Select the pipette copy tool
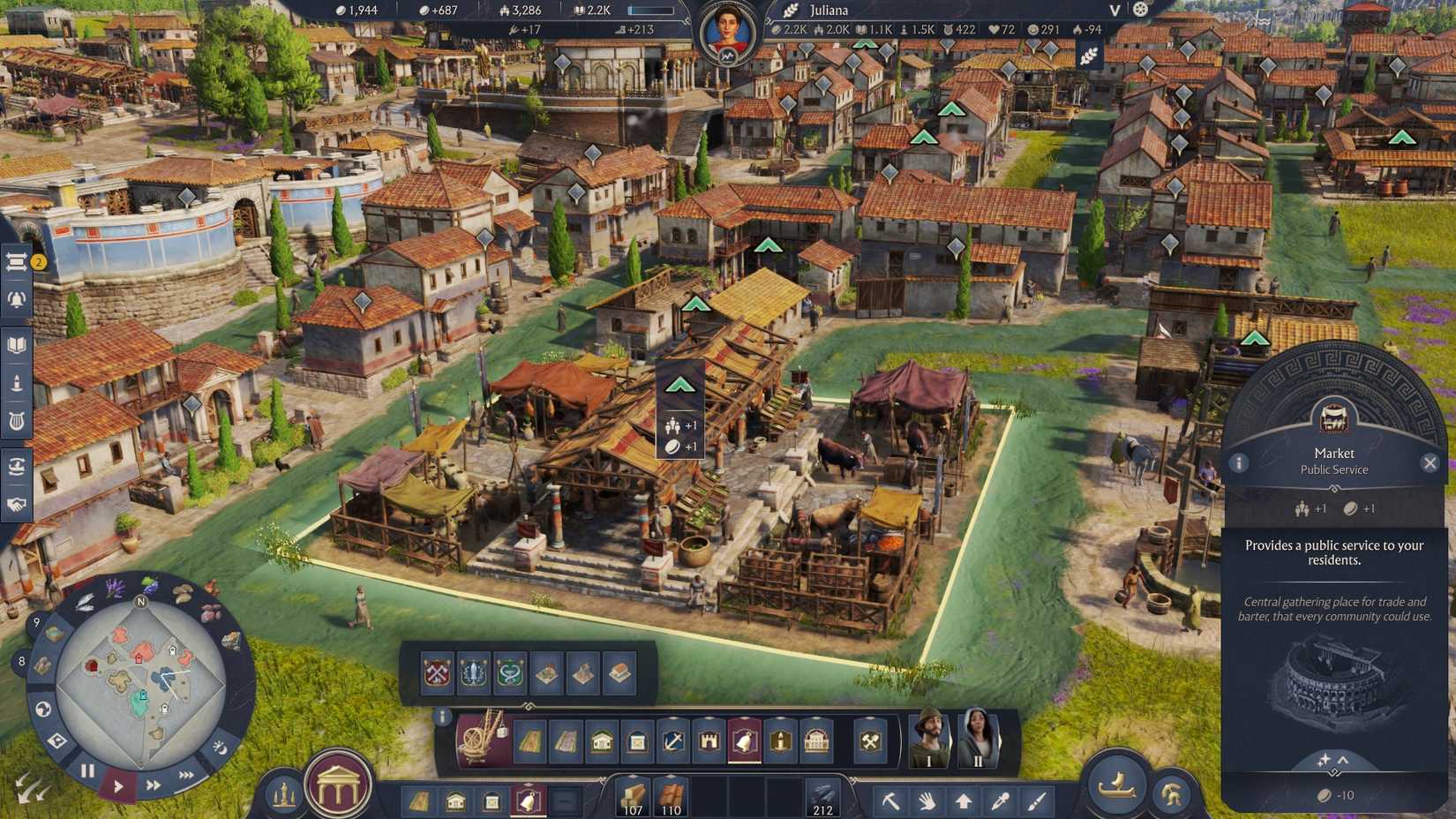The width and height of the screenshot is (1456, 819). click(1001, 800)
